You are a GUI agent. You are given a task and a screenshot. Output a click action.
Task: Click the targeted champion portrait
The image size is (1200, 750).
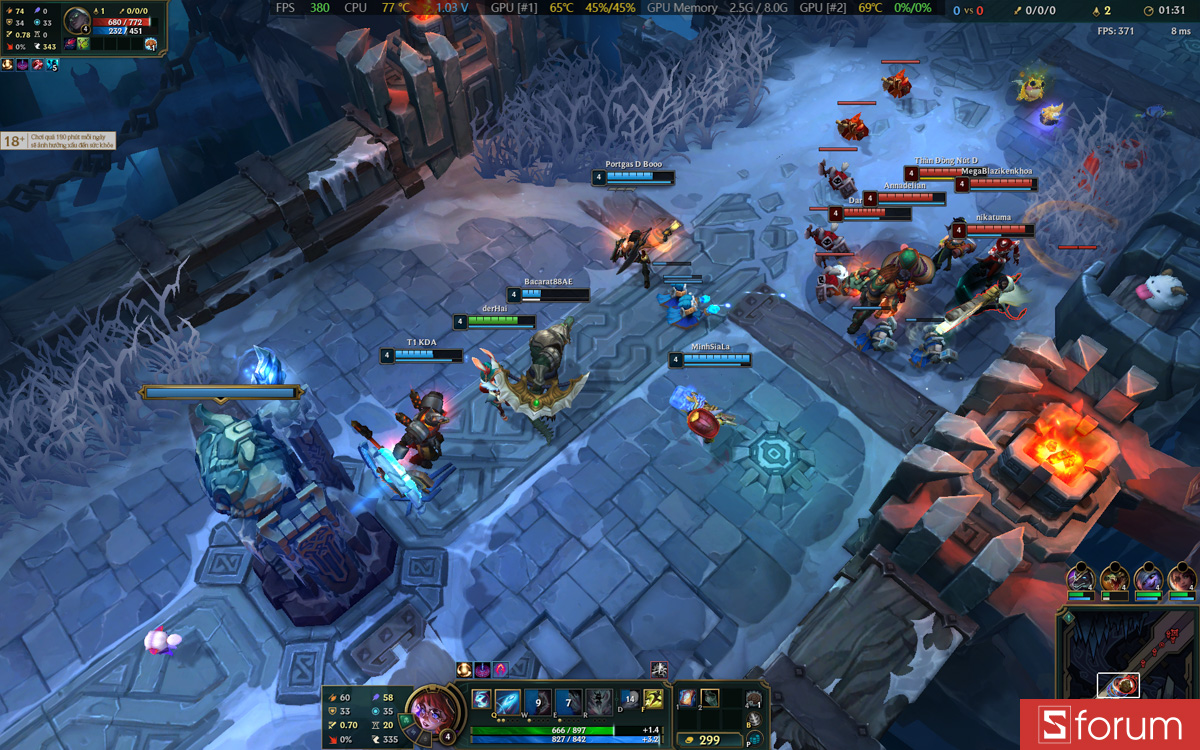tap(77, 22)
